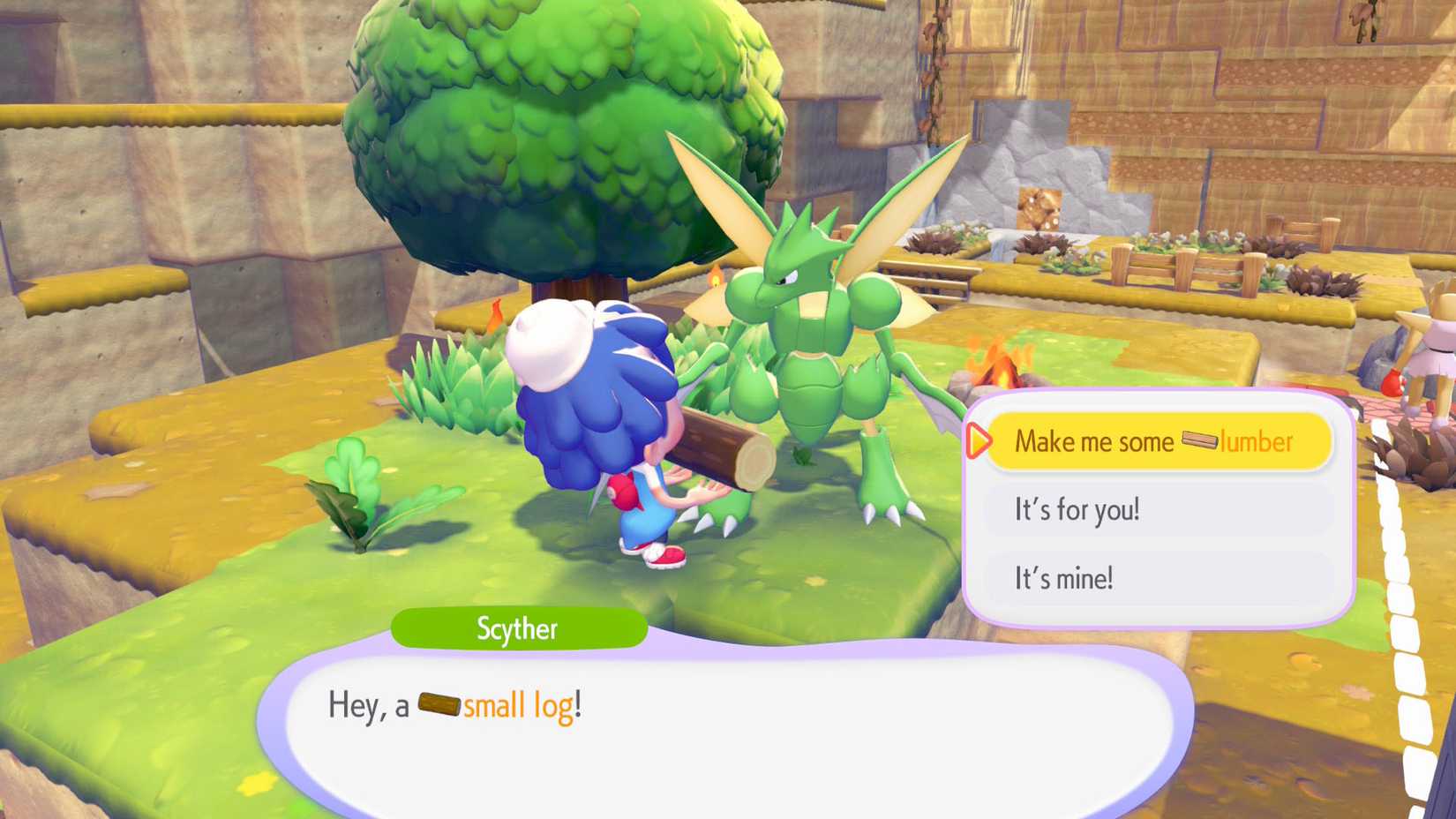Viewport: 1456px width, 819px height.
Task: Click the orange selection arrow beside the menu
Action: pyautogui.click(x=978, y=441)
